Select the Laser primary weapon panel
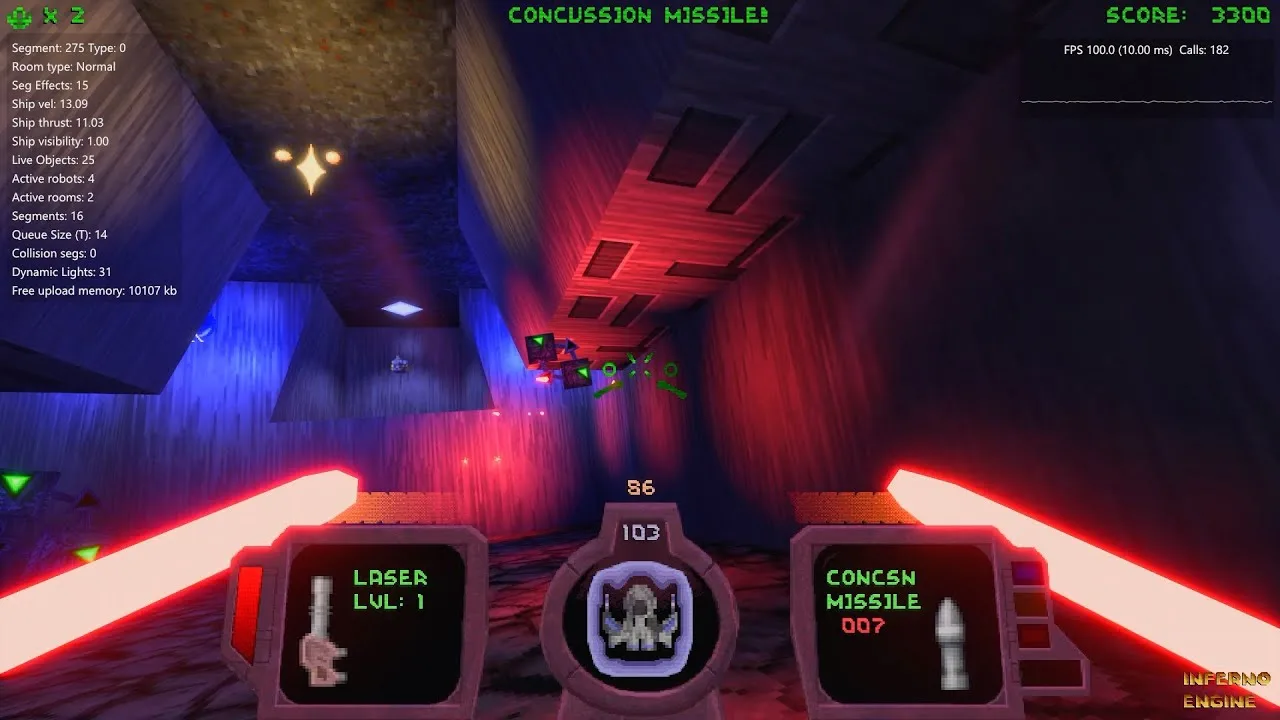Image resolution: width=1280 pixels, height=720 pixels. (x=374, y=622)
